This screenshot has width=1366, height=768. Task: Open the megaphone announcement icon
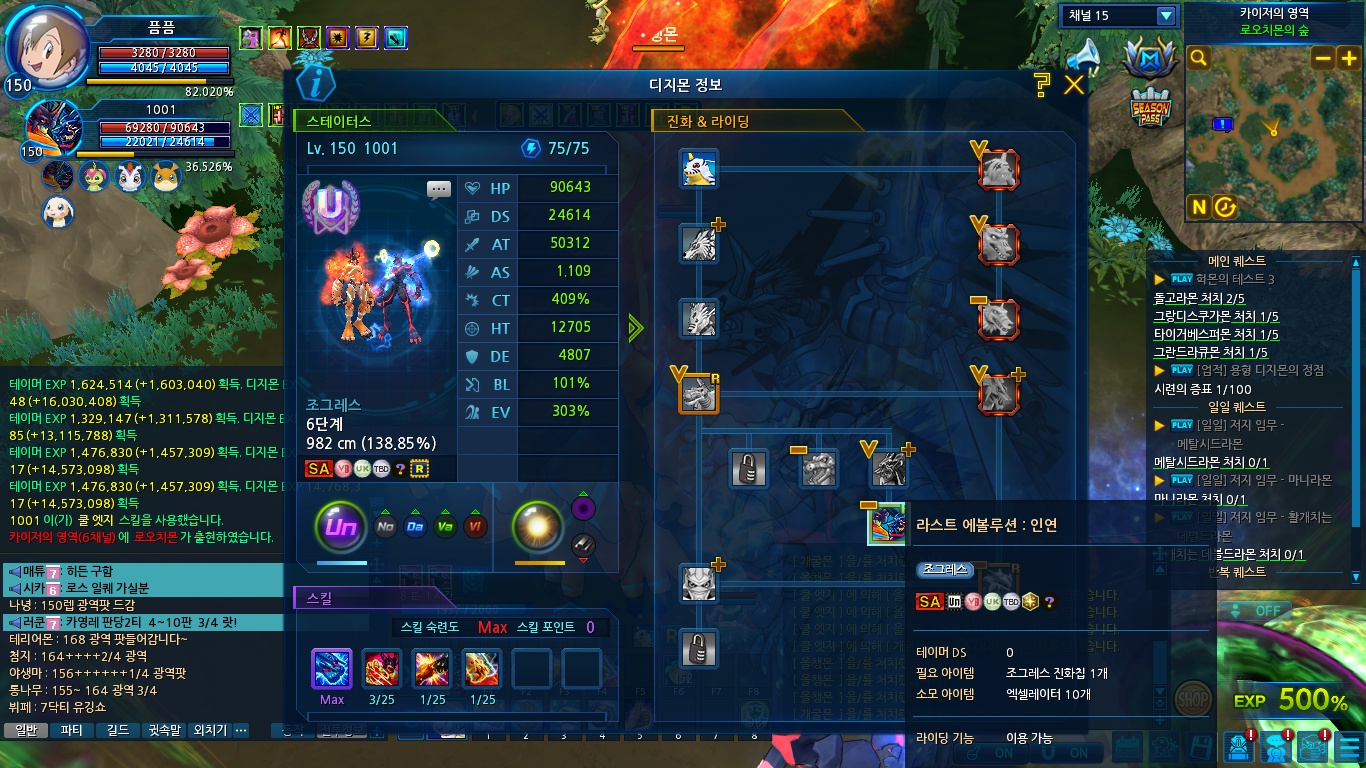1083,57
